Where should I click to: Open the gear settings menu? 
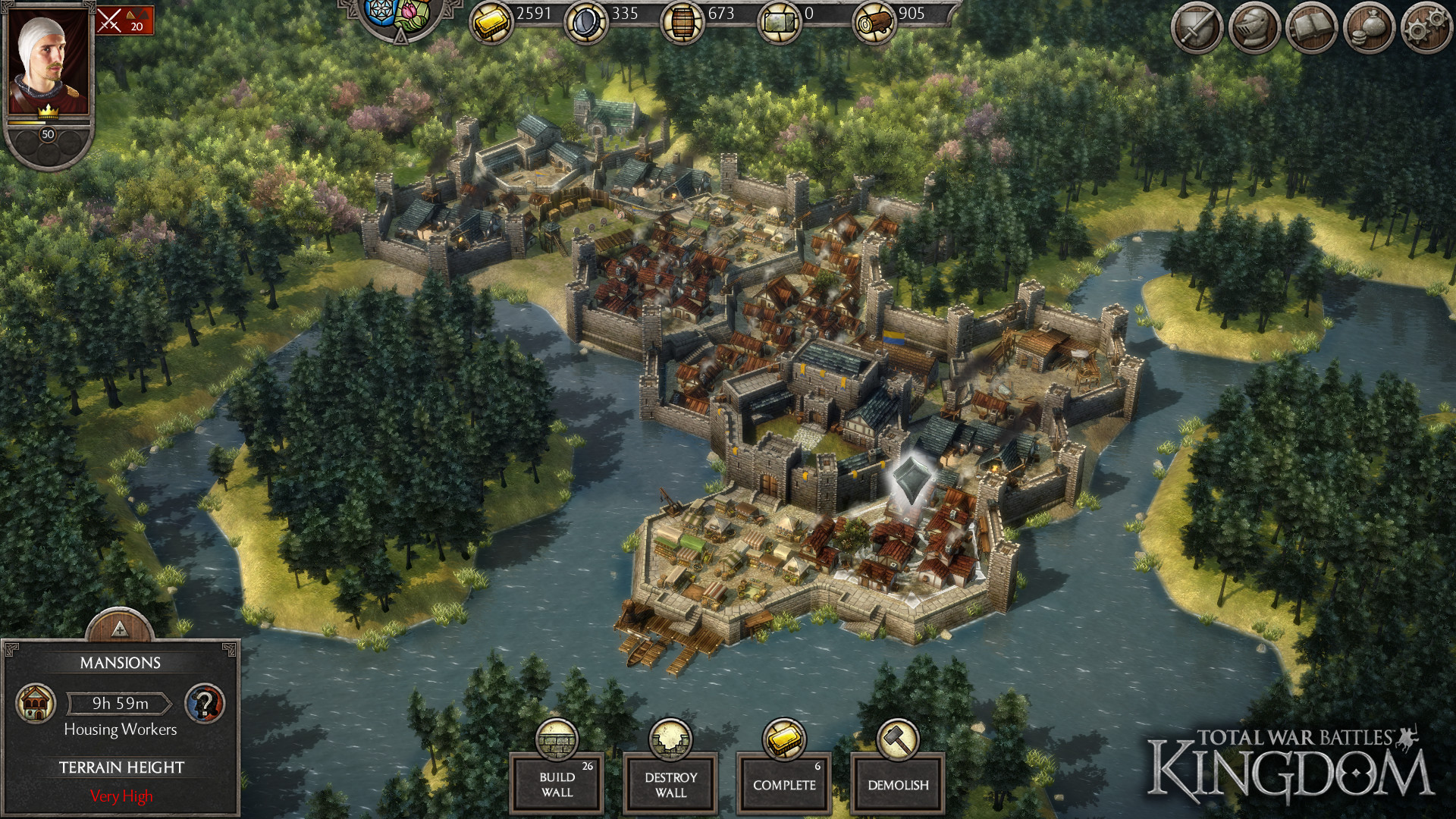[x=1426, y=29]
